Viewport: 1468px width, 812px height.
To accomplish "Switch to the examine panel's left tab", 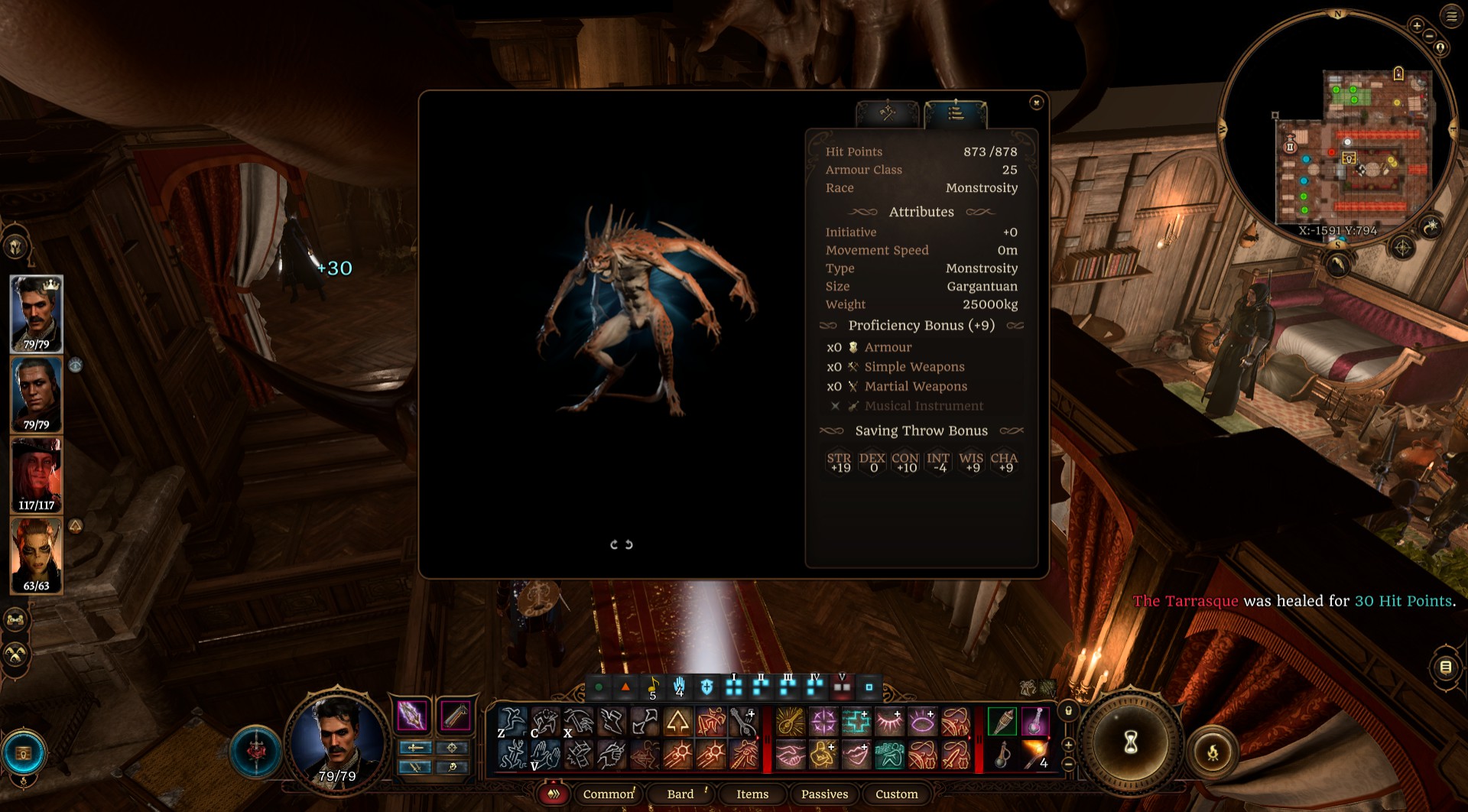I will coord(887,114).
